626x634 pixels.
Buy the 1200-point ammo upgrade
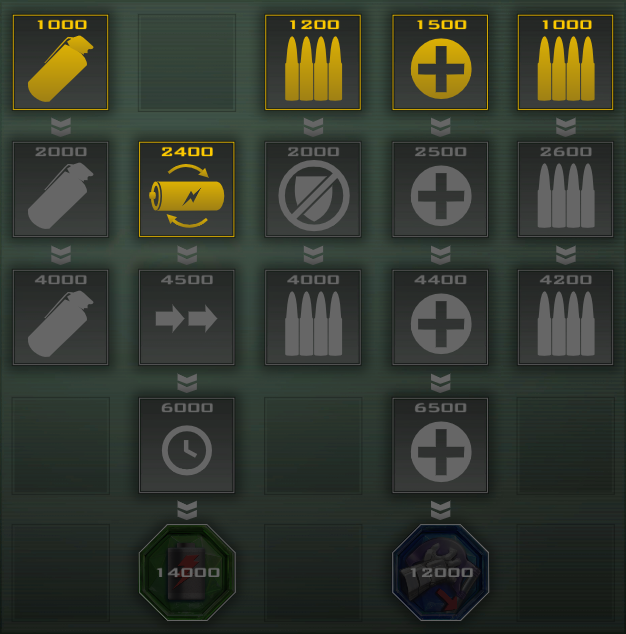pos(313,62)
